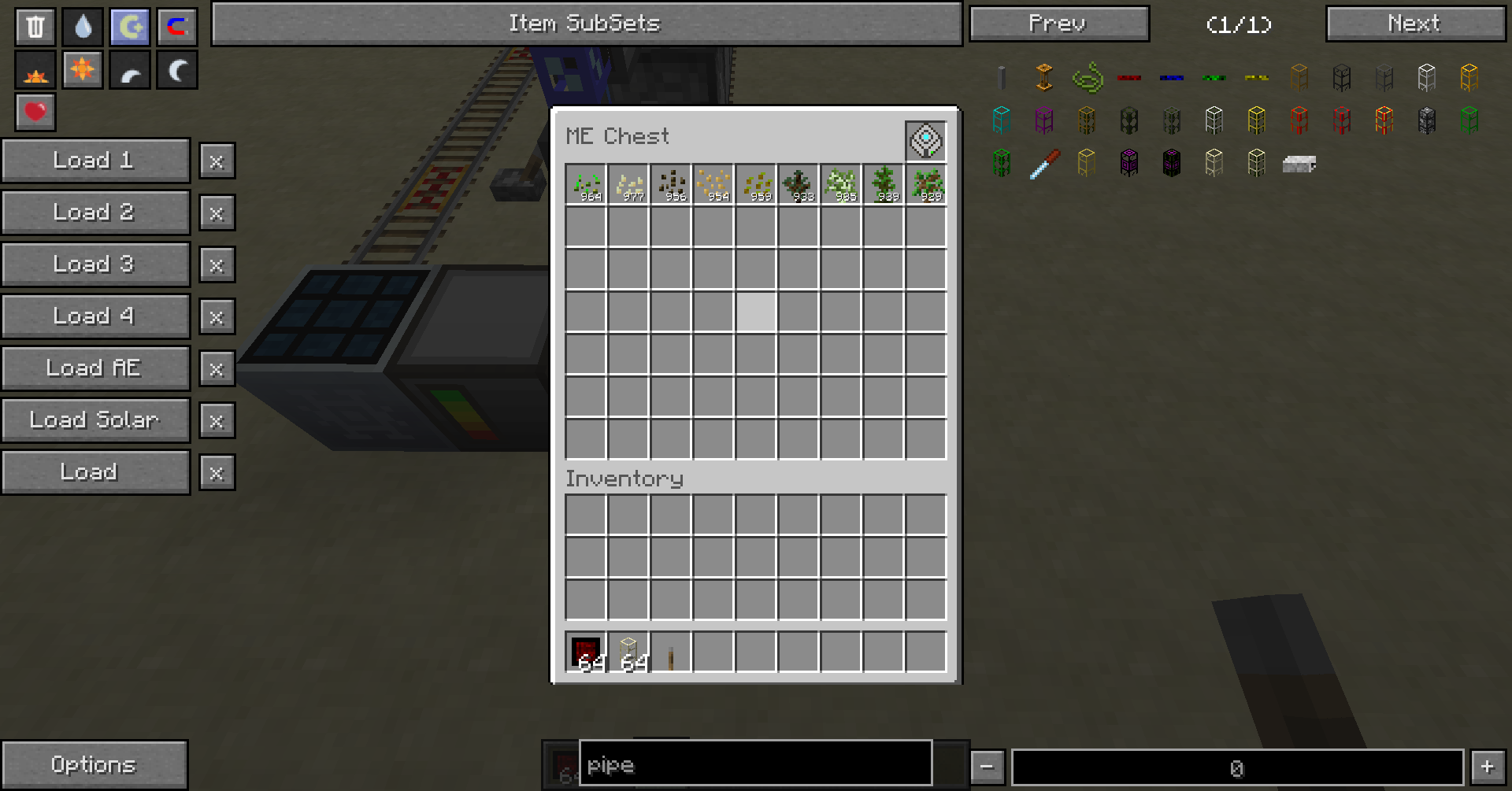Increase item quantity with plus button

pyautogui.click(x=1487, y=767)
